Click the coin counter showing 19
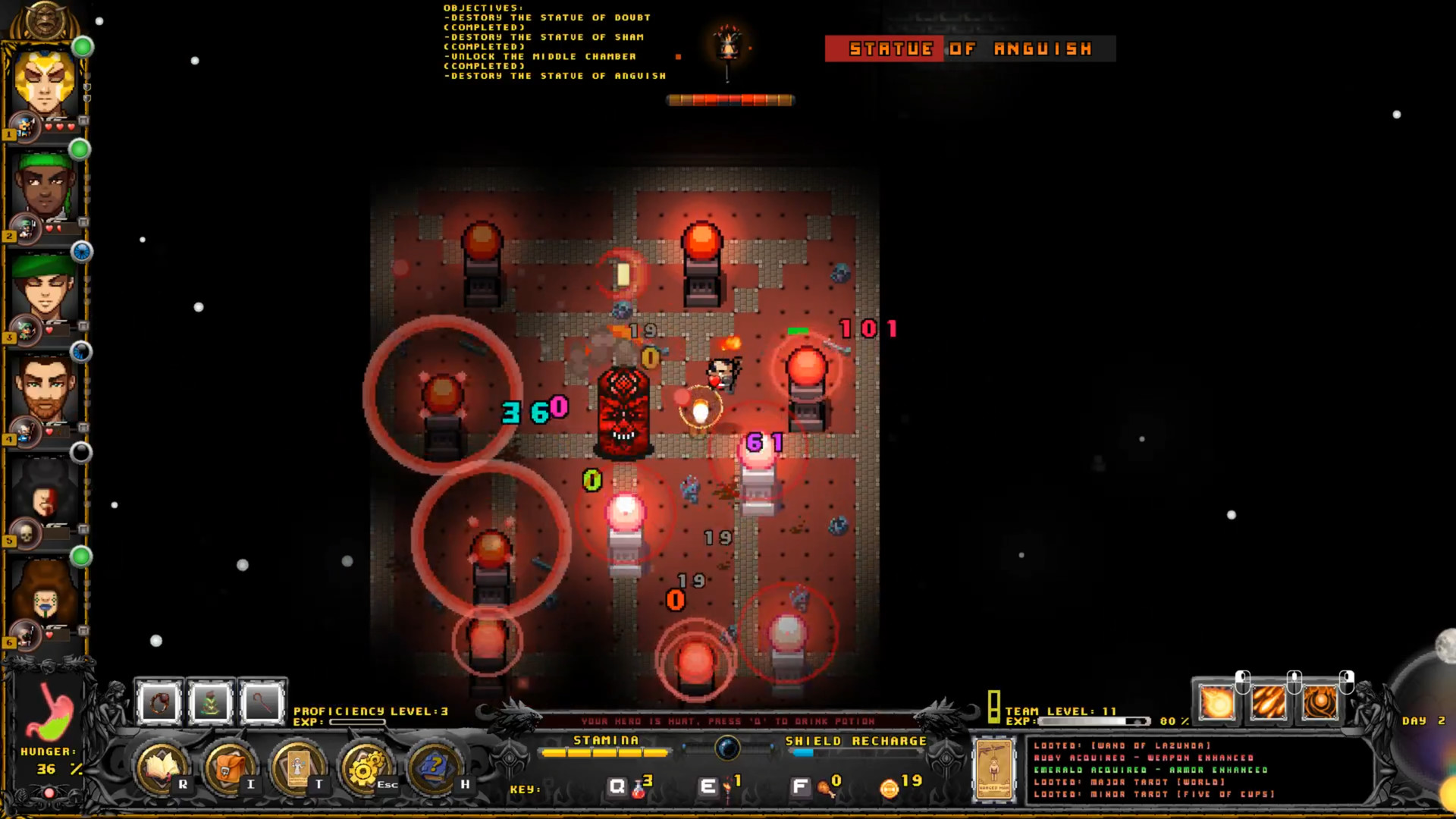Screen dimensions: 1456x819 coord(899,783)
